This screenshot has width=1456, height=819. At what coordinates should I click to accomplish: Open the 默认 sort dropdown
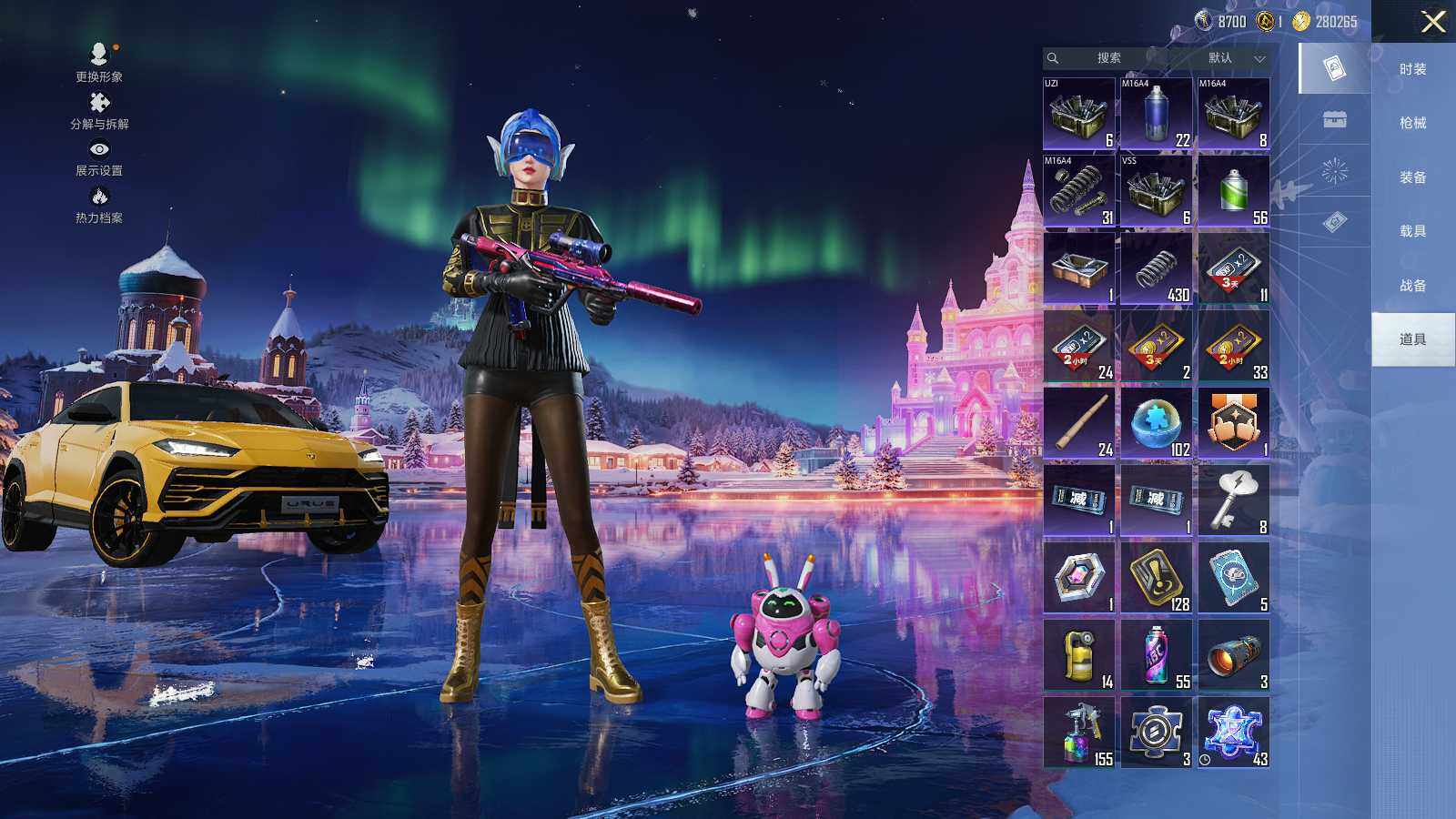pyautogui.click(x=1232, y=58)
